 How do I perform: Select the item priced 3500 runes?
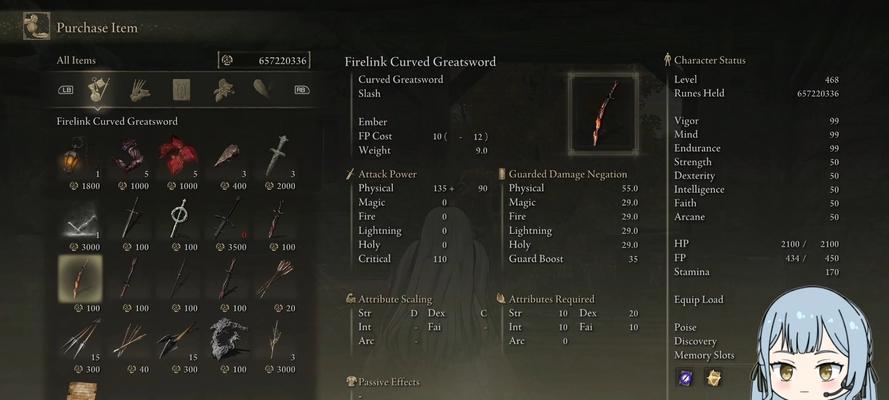[x=228, y=218]
